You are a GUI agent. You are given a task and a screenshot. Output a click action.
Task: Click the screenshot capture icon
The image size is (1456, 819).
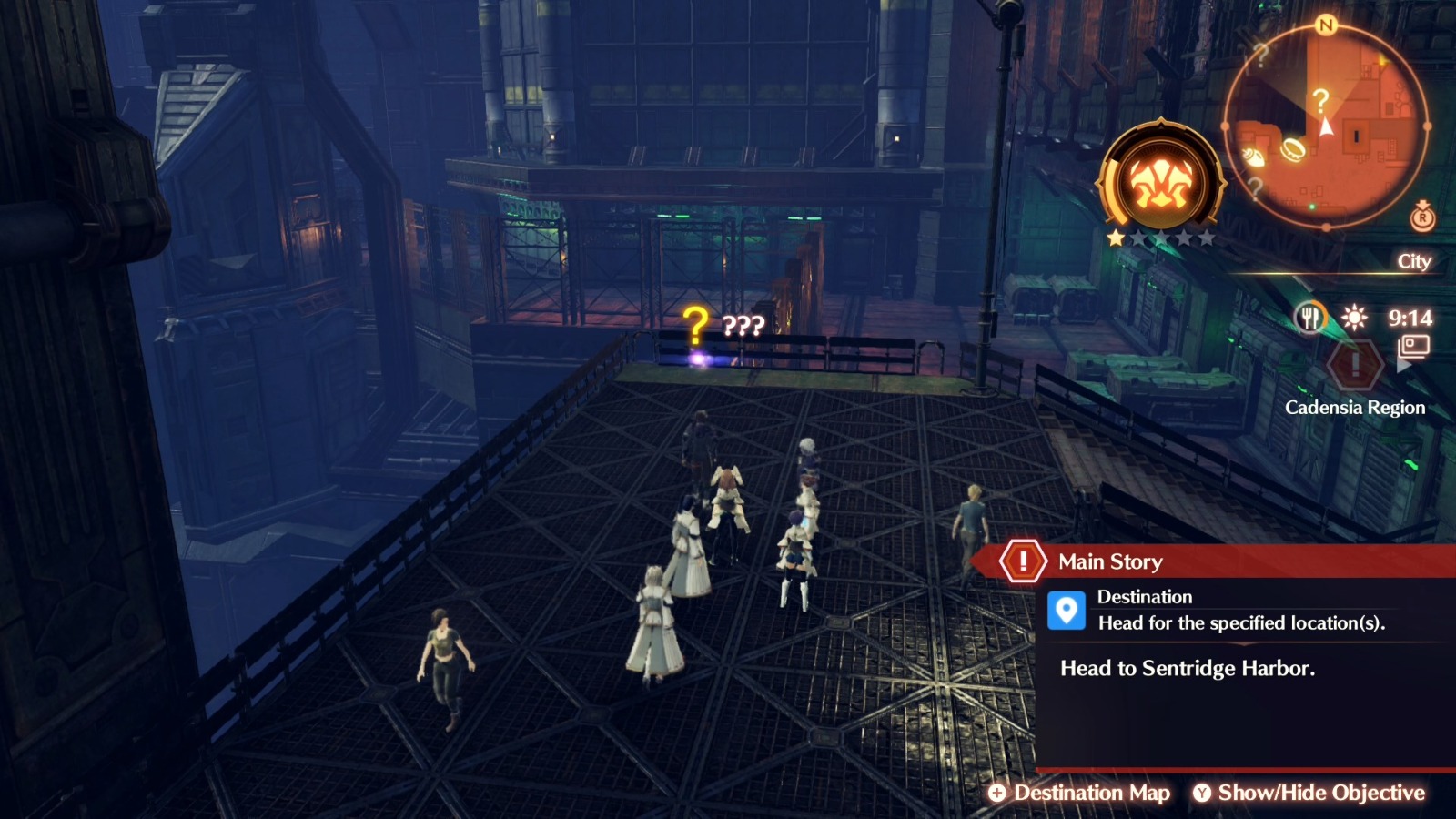click(x=1414, y=346)
